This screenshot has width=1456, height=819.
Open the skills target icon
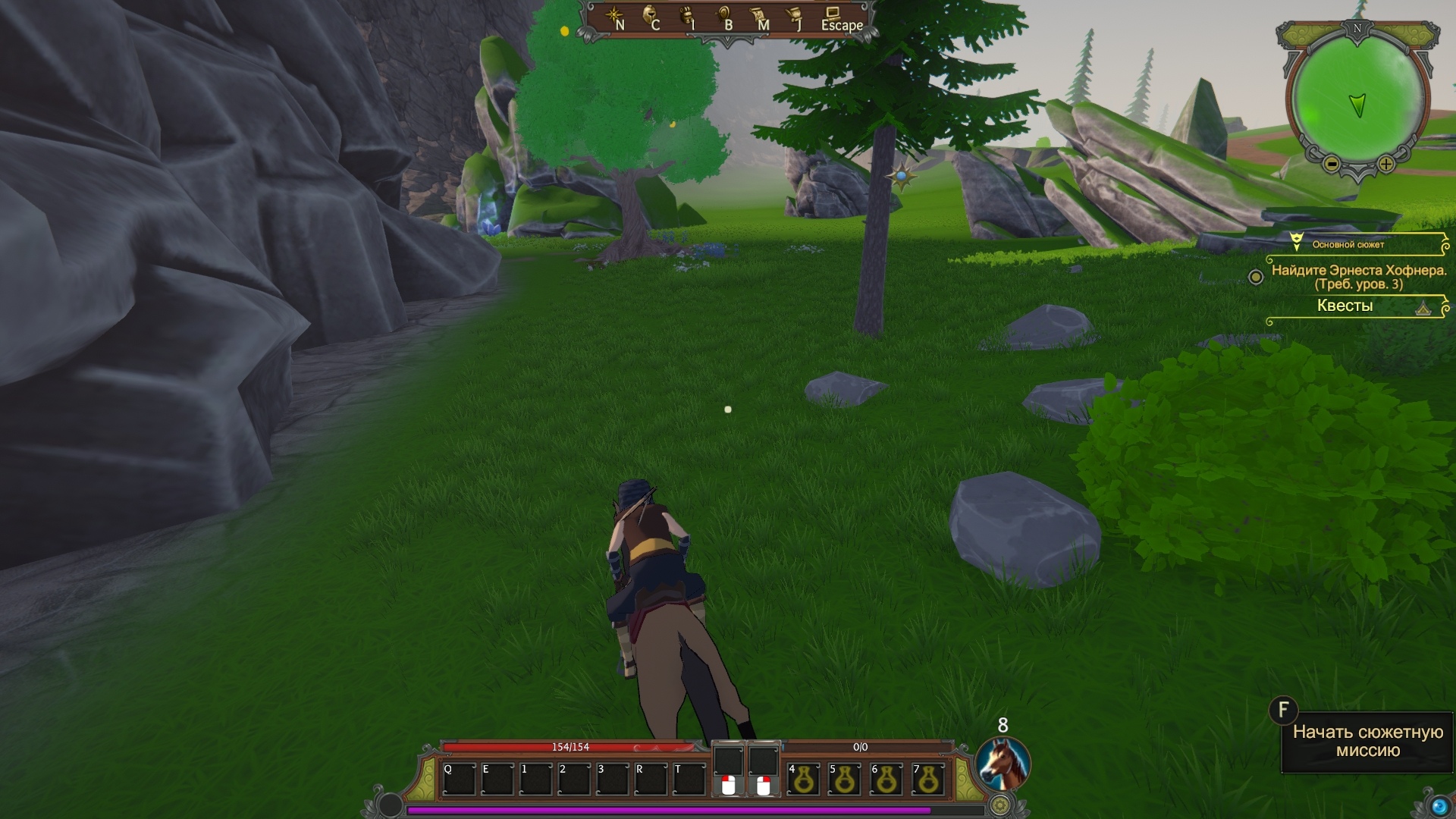(724, 17)
